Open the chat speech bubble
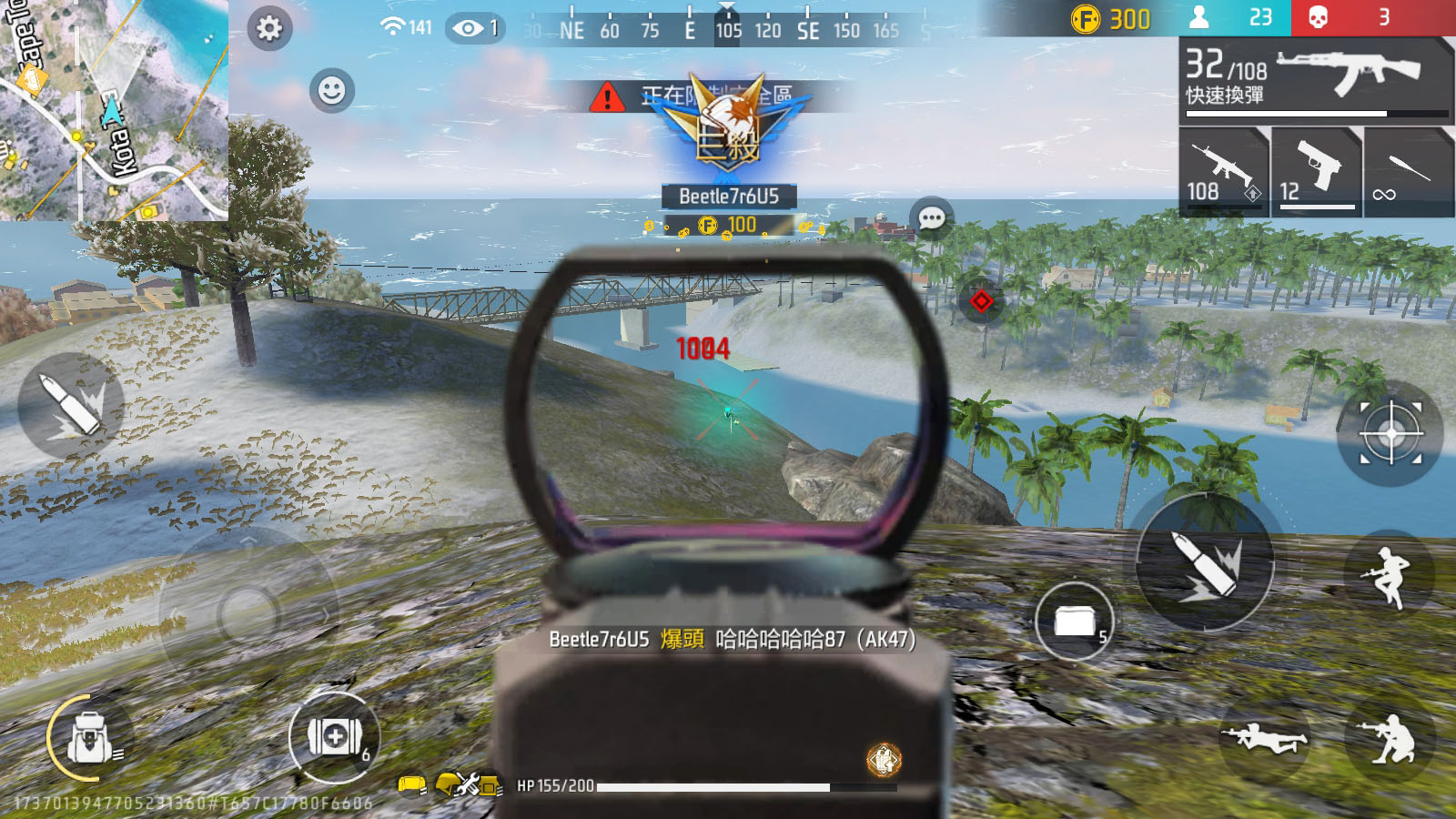 coord(931,218)
